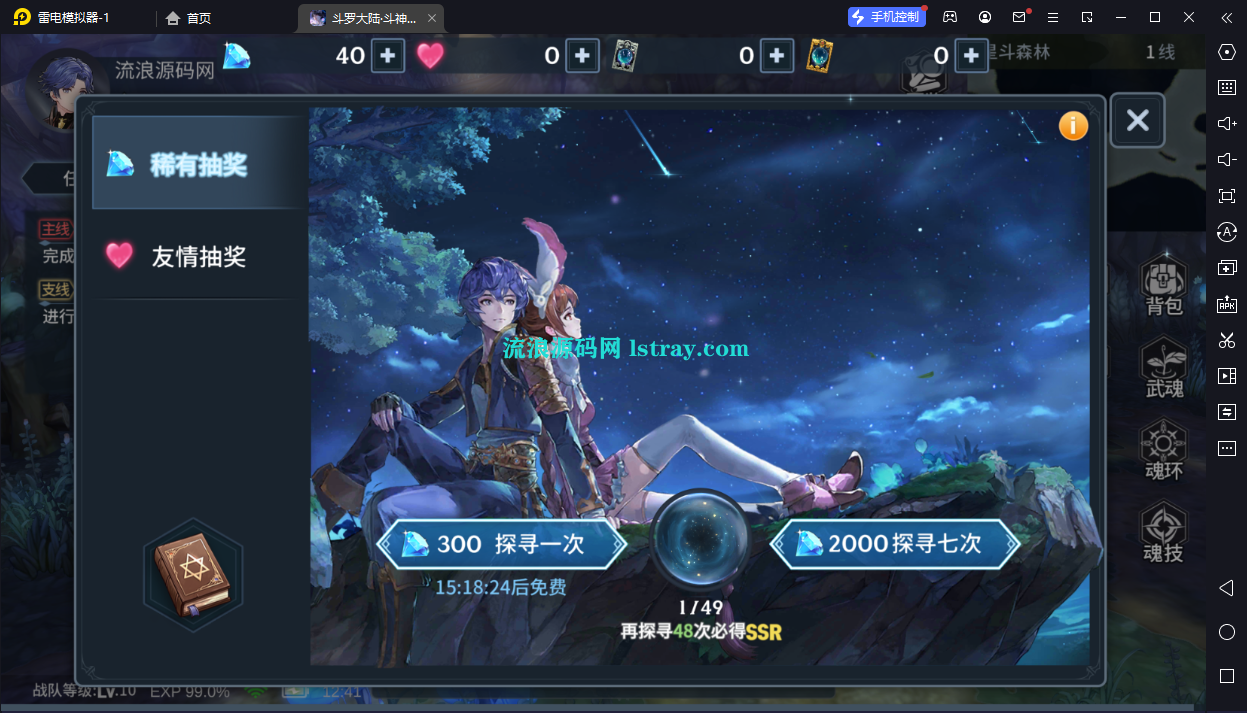The width and height of the screenshot is (1247, 713).
Task: Add diamonds with the plus button beside 40
Action: coord(387,56)
